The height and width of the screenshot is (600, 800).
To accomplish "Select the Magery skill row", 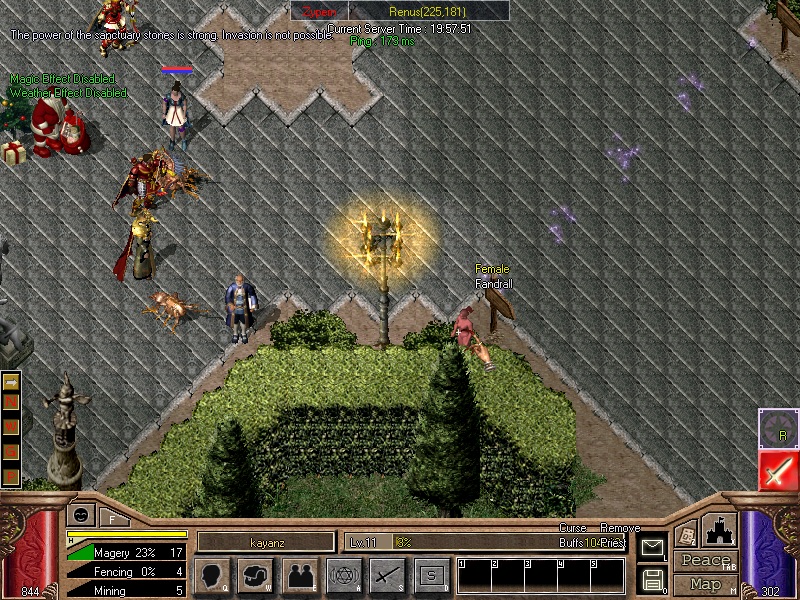I will point(127,552).
